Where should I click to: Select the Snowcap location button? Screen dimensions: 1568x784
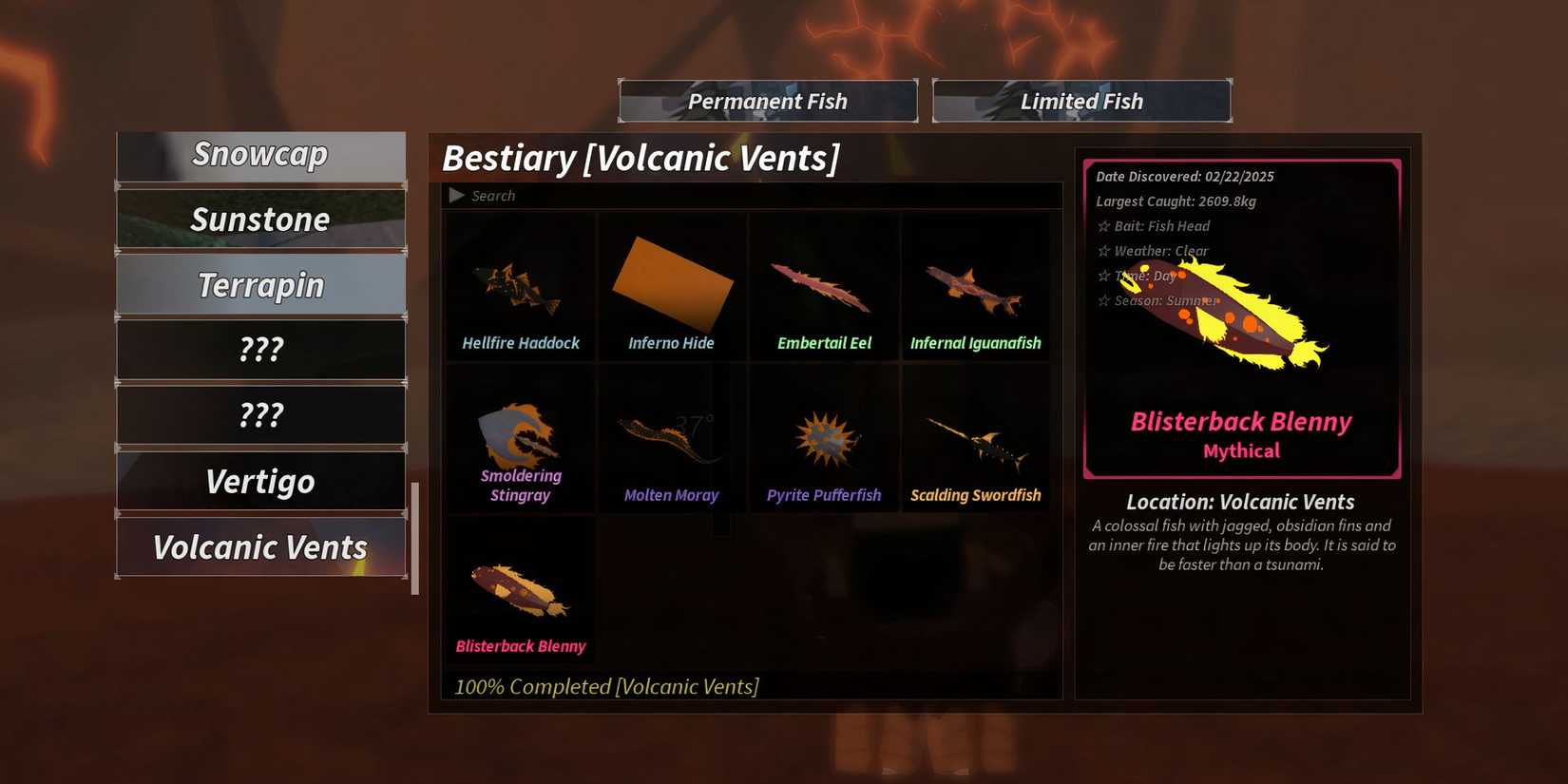[x=260, y=154]
